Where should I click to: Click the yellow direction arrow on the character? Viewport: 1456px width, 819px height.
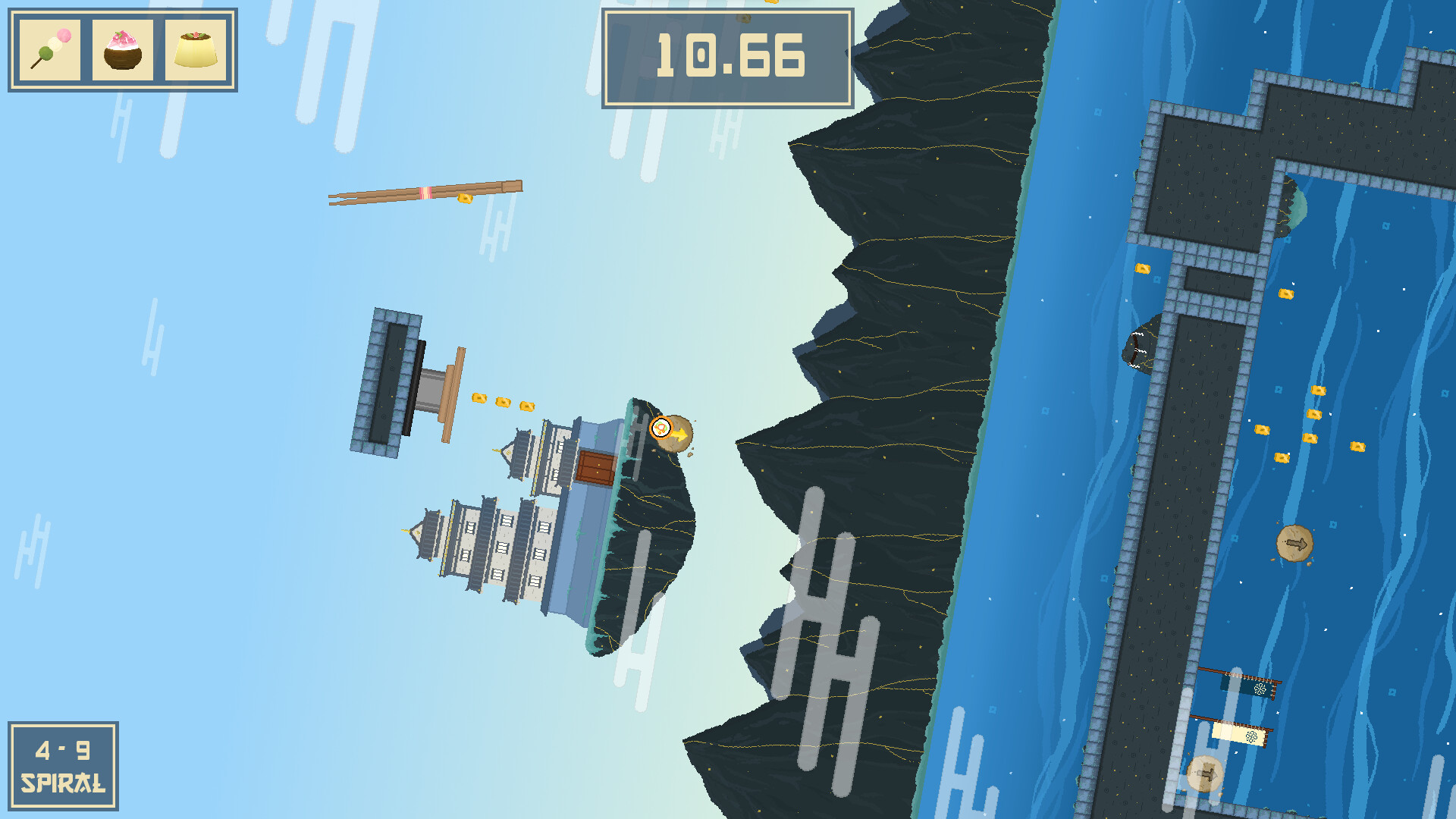coord(679,434)
